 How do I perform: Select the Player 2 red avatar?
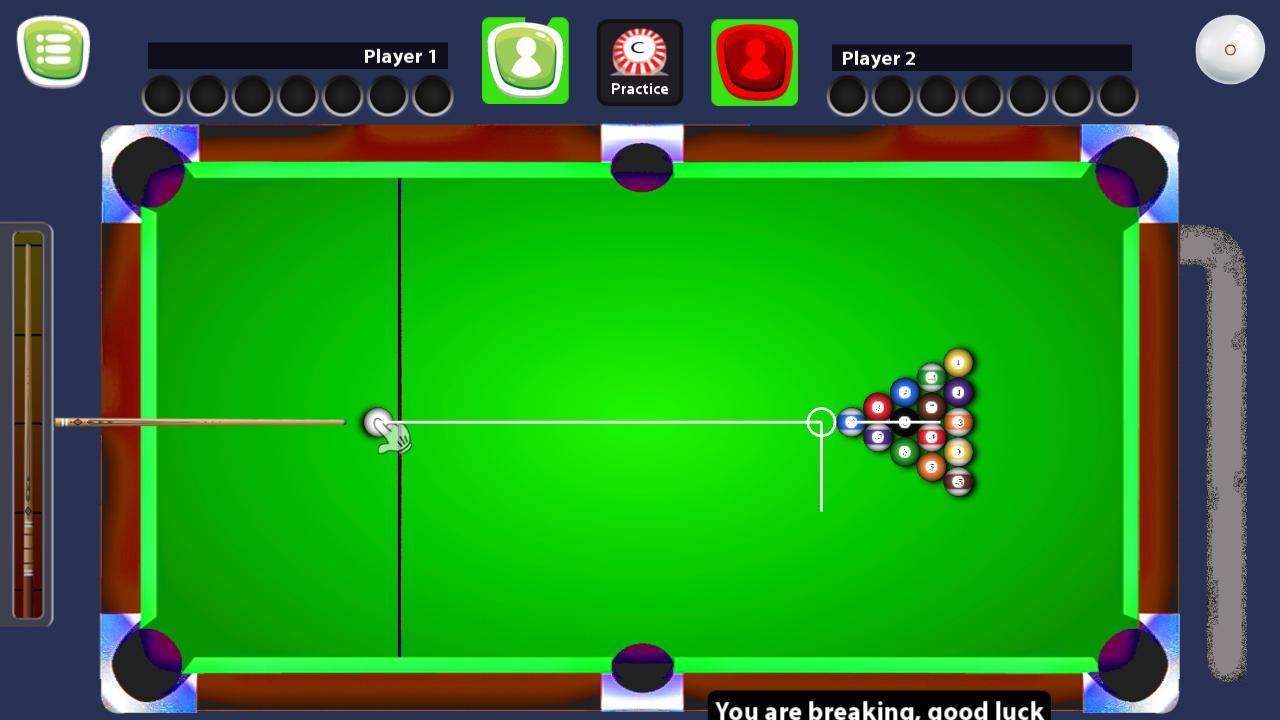pos(755,60)
